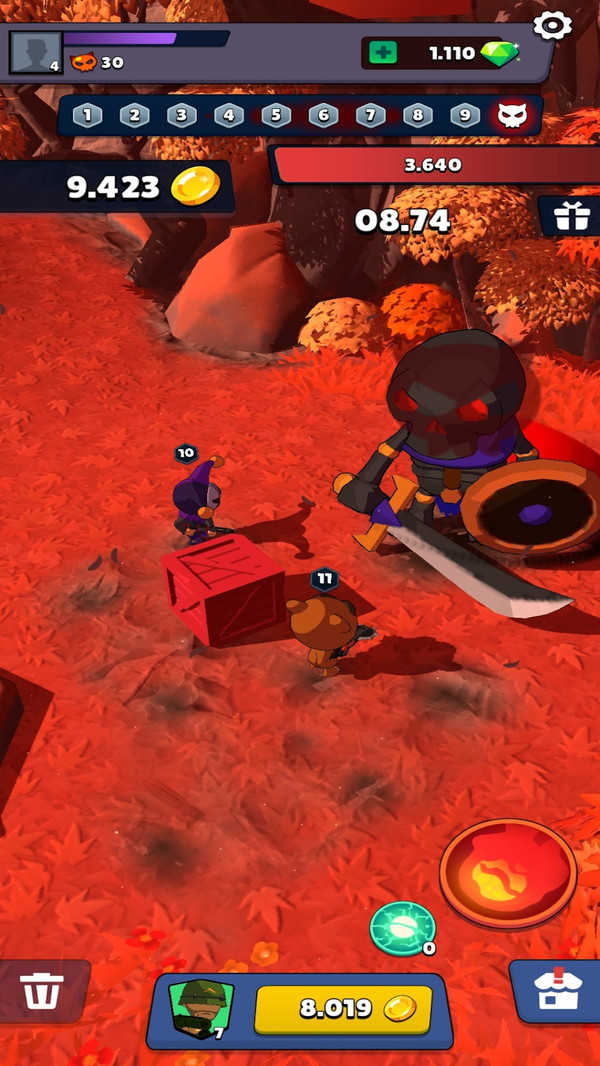Image resolution: width=600 pixels, height=1066 pixels.
Task: Tap the player profile avatar
Action: (x=35, y=52)
